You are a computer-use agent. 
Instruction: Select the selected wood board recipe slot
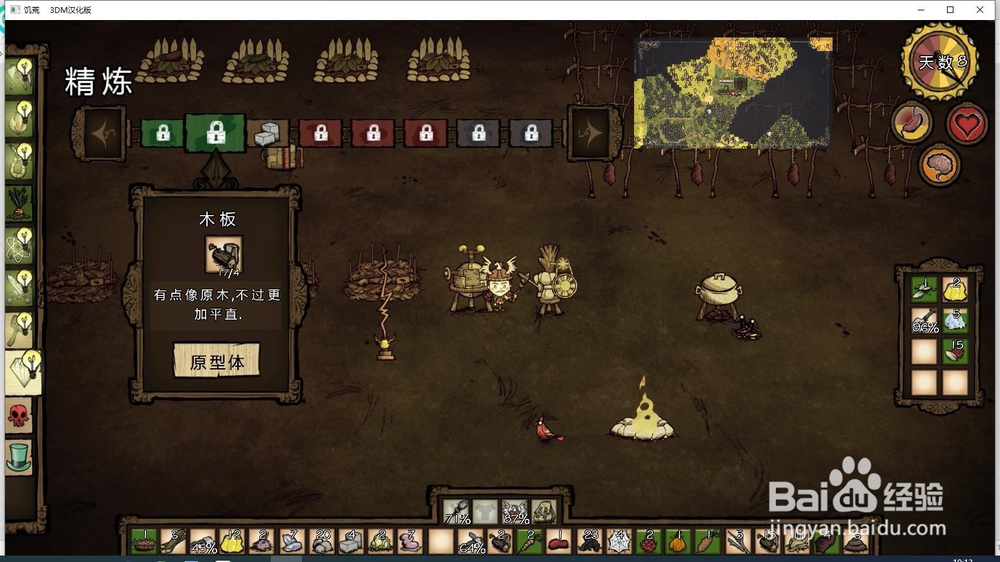215,133
